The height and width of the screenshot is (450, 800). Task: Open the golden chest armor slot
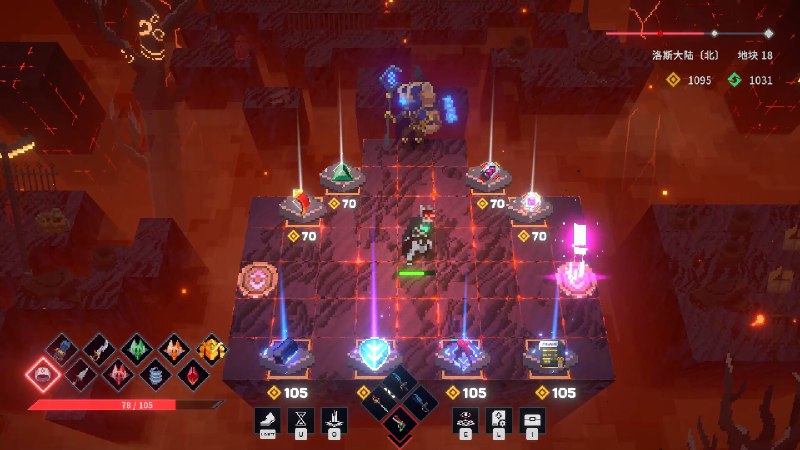pos(210,348)
